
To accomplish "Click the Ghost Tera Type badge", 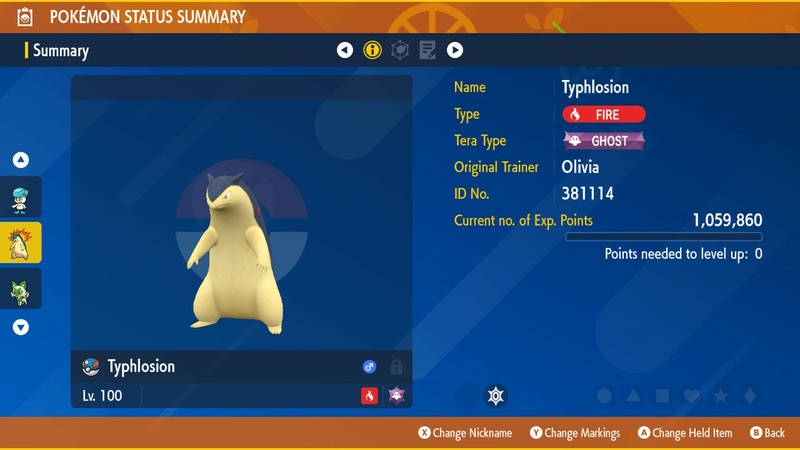I will 604,141.
